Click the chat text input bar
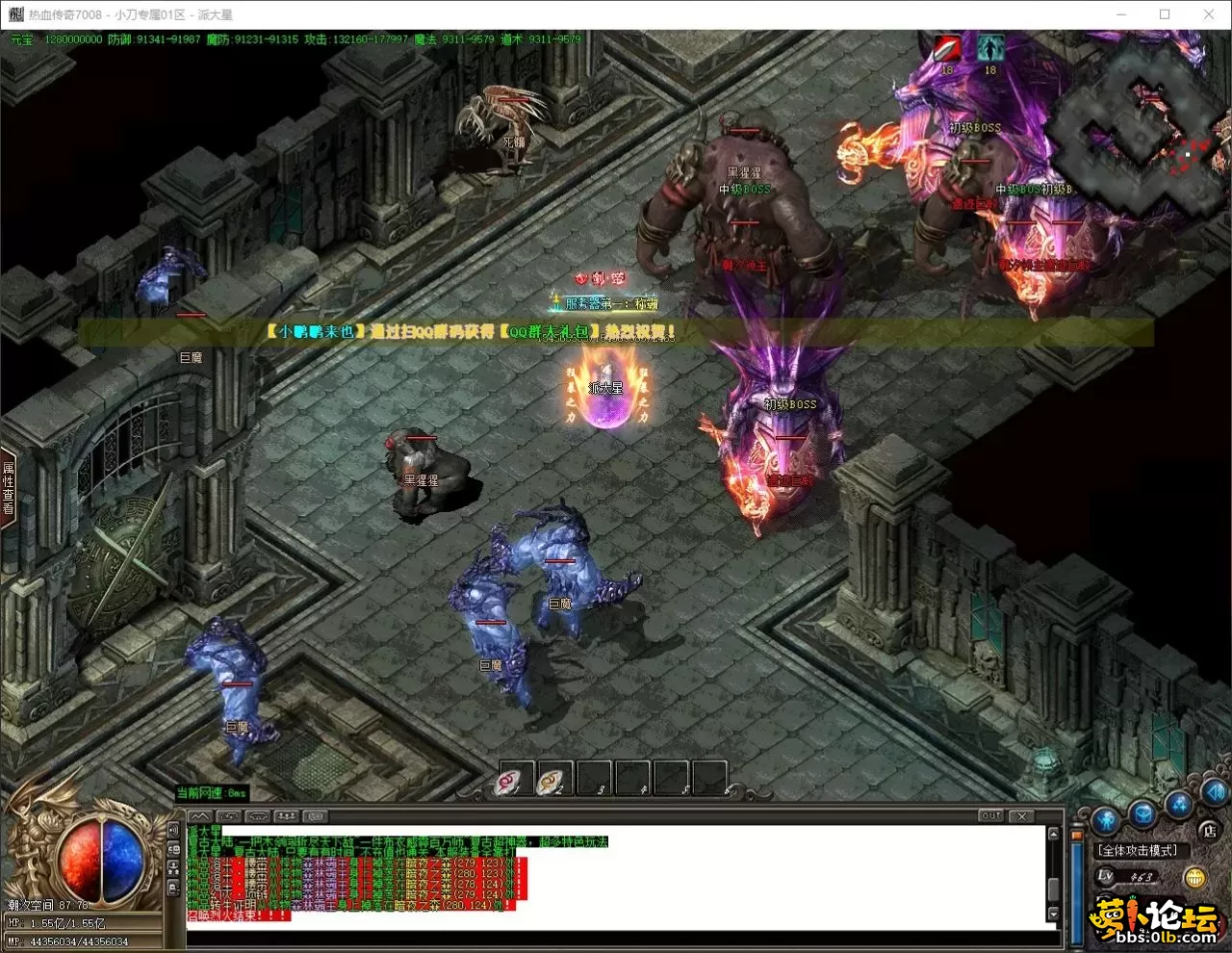1232x953 pixels. [x=616, y=938]
